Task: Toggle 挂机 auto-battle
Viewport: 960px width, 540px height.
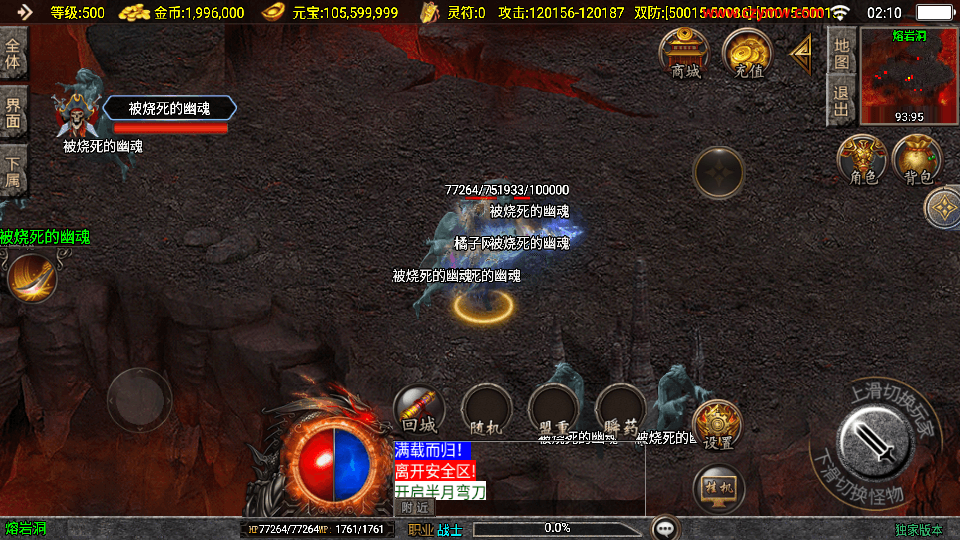Action: coord(718,488)
